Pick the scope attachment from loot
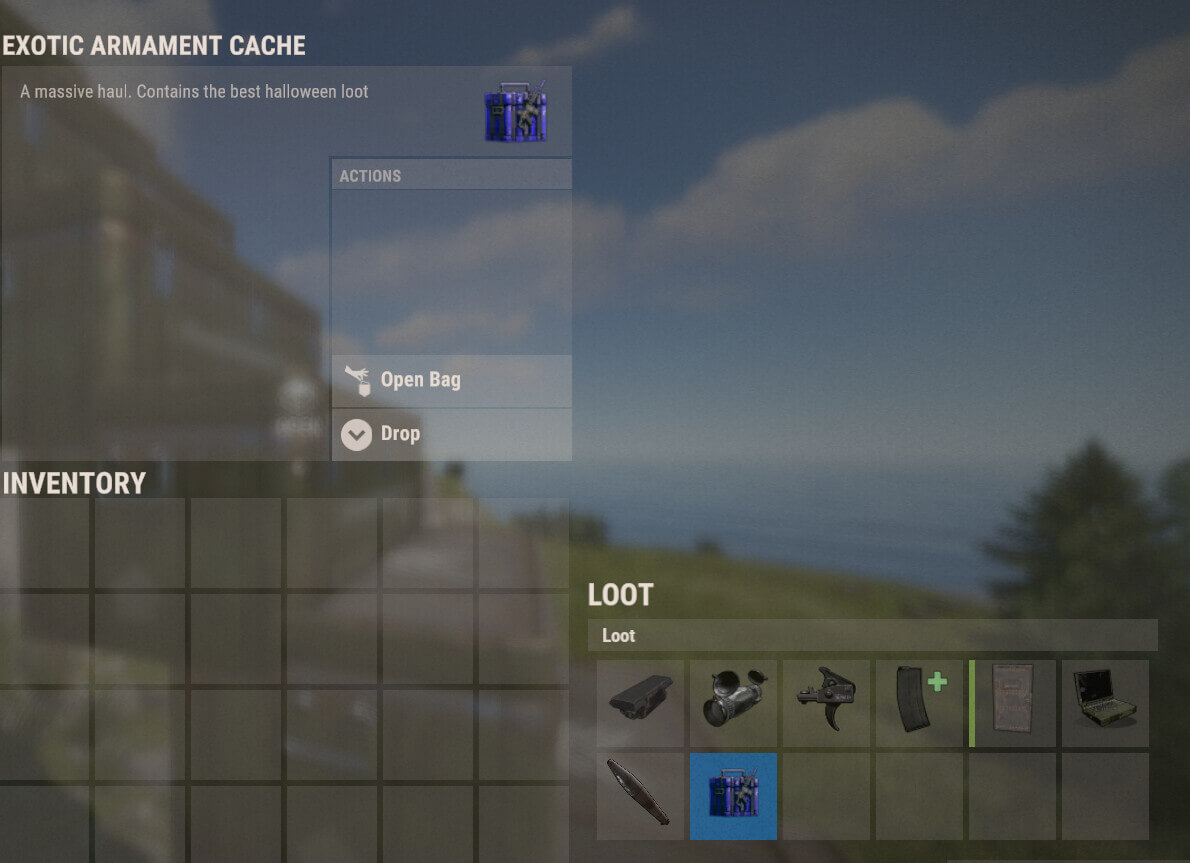The image size is (1190, 863). [733, 703]
